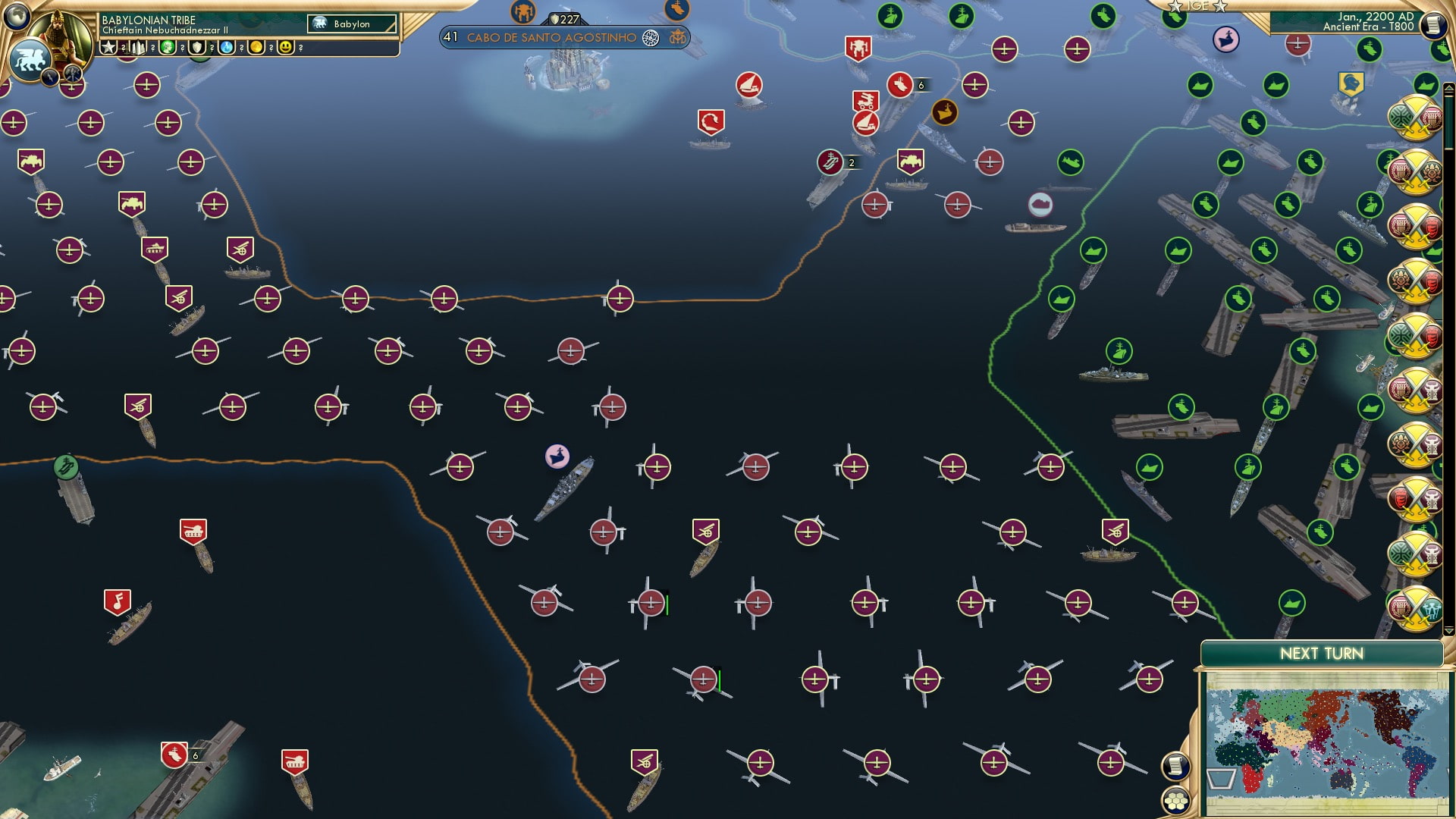Toggle strategic view with the hex grid icon

[1175, 802]
